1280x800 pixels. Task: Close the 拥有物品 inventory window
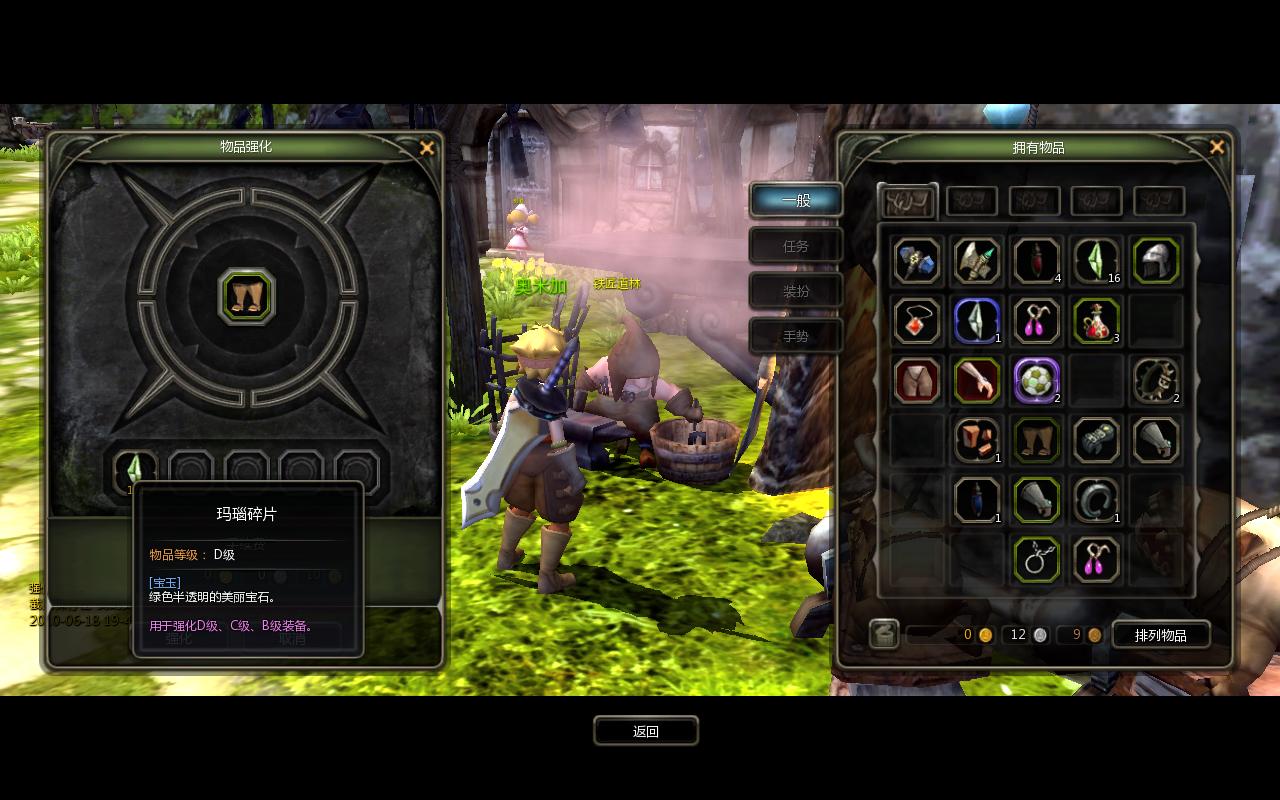click(x=1217, y=147)
